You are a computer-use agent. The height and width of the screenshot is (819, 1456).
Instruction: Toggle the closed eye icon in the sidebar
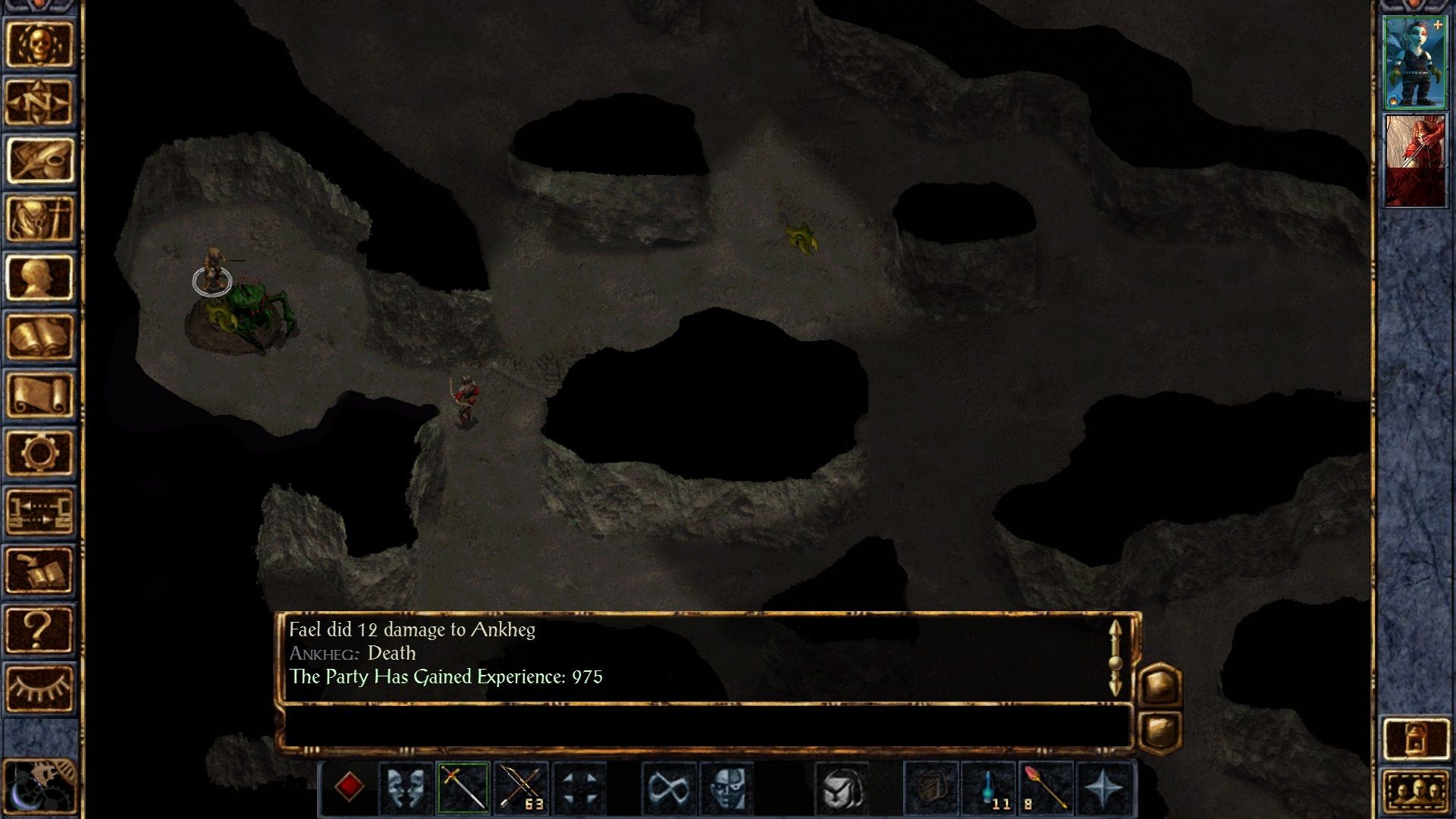point(39,688)
